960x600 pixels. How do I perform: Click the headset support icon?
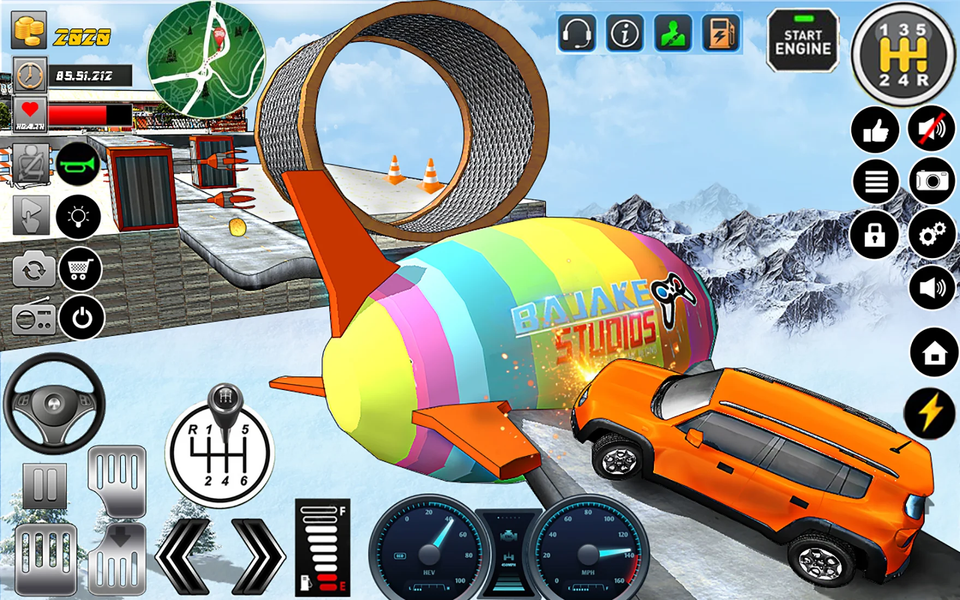tap(577, 33)
